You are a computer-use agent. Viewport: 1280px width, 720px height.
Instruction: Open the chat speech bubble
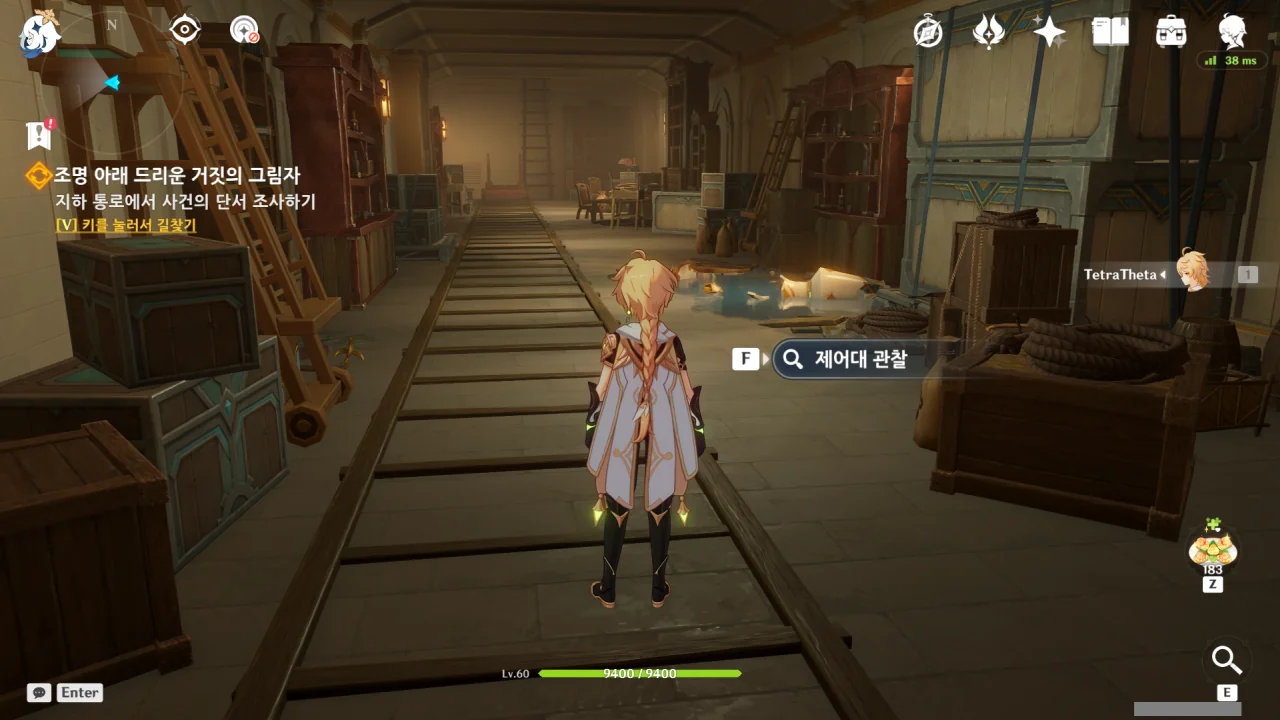click(39, 692)
